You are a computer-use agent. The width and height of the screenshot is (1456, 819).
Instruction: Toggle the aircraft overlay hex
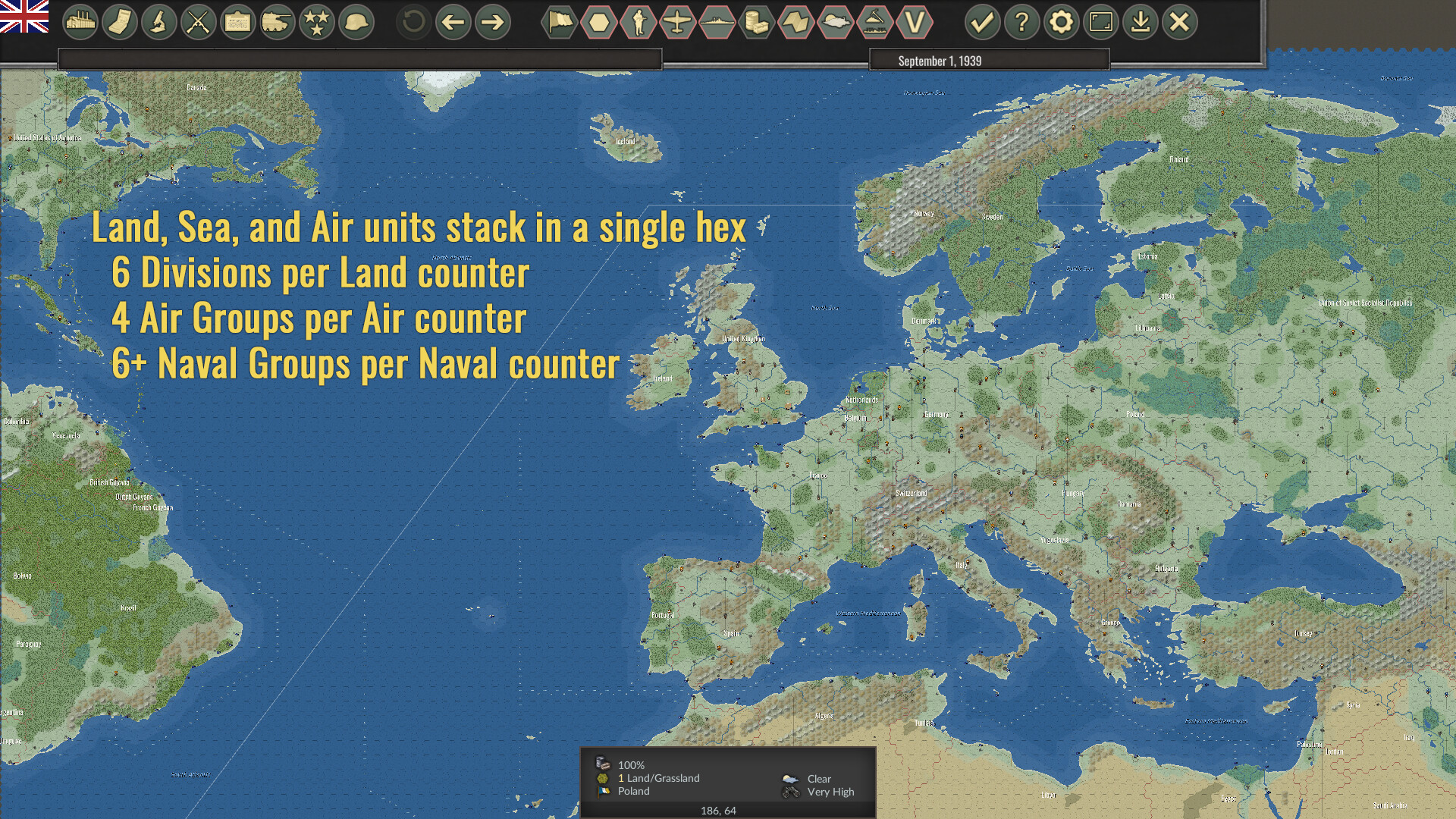[x=679, y=23]
